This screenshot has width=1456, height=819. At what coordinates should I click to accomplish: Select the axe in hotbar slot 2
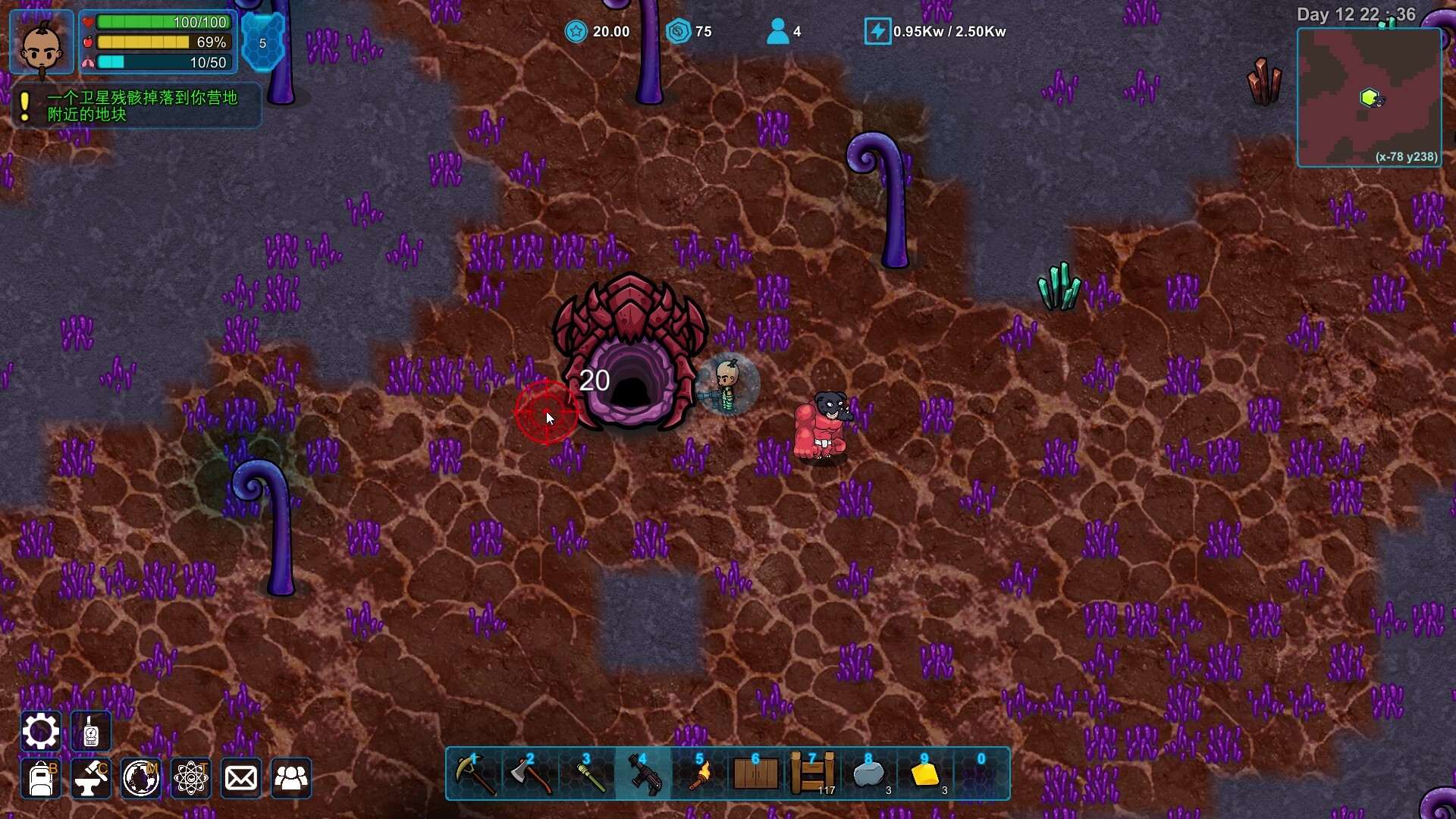click(531, 773)
